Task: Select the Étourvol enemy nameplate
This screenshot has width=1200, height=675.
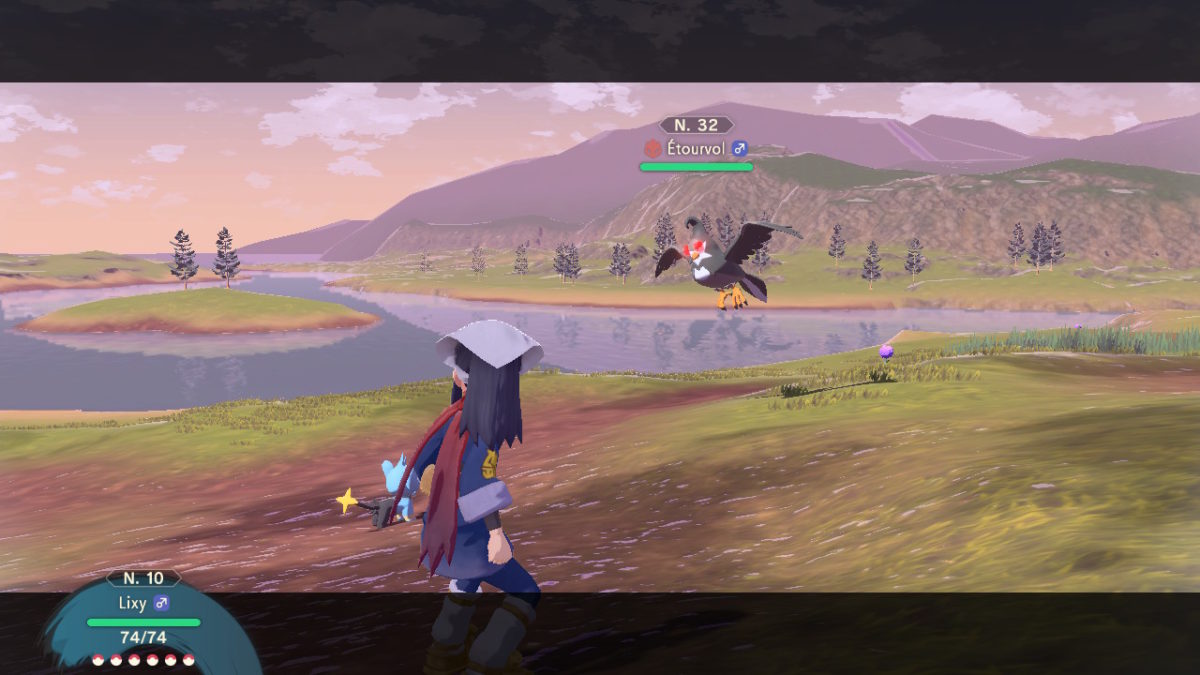Action: pos(696,148)
